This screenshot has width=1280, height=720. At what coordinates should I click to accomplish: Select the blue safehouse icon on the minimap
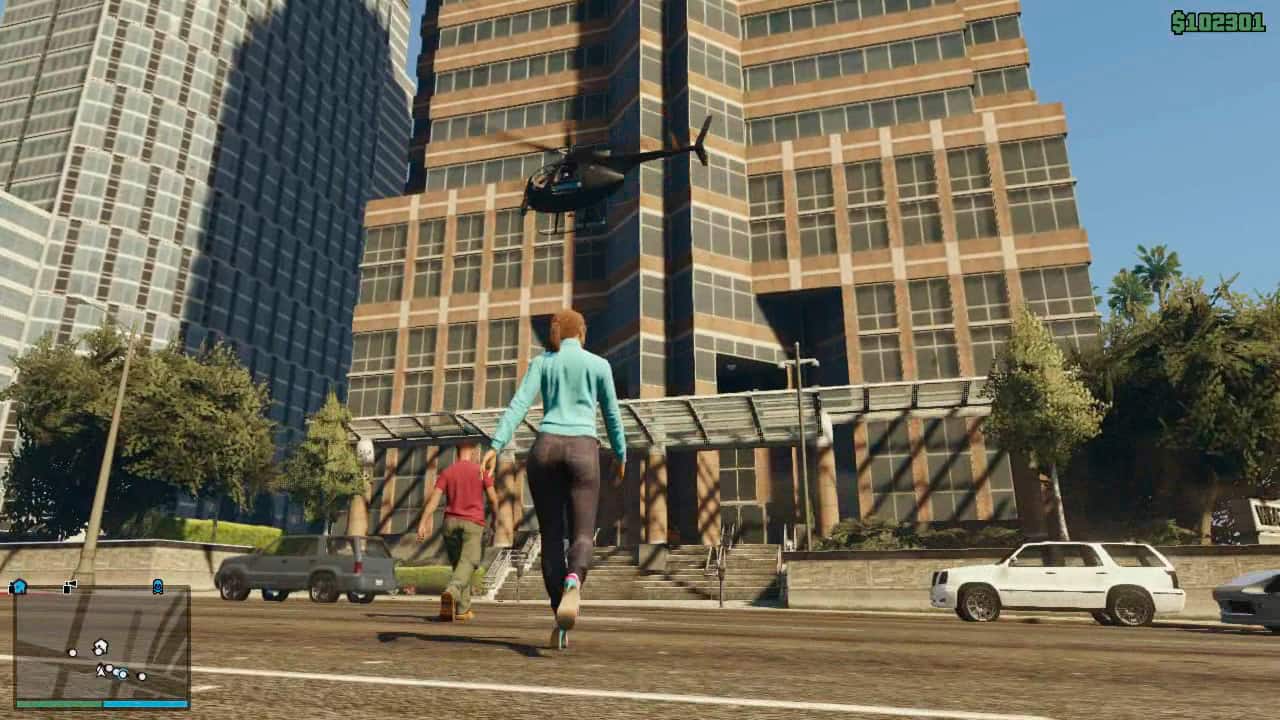coord(19,586)
